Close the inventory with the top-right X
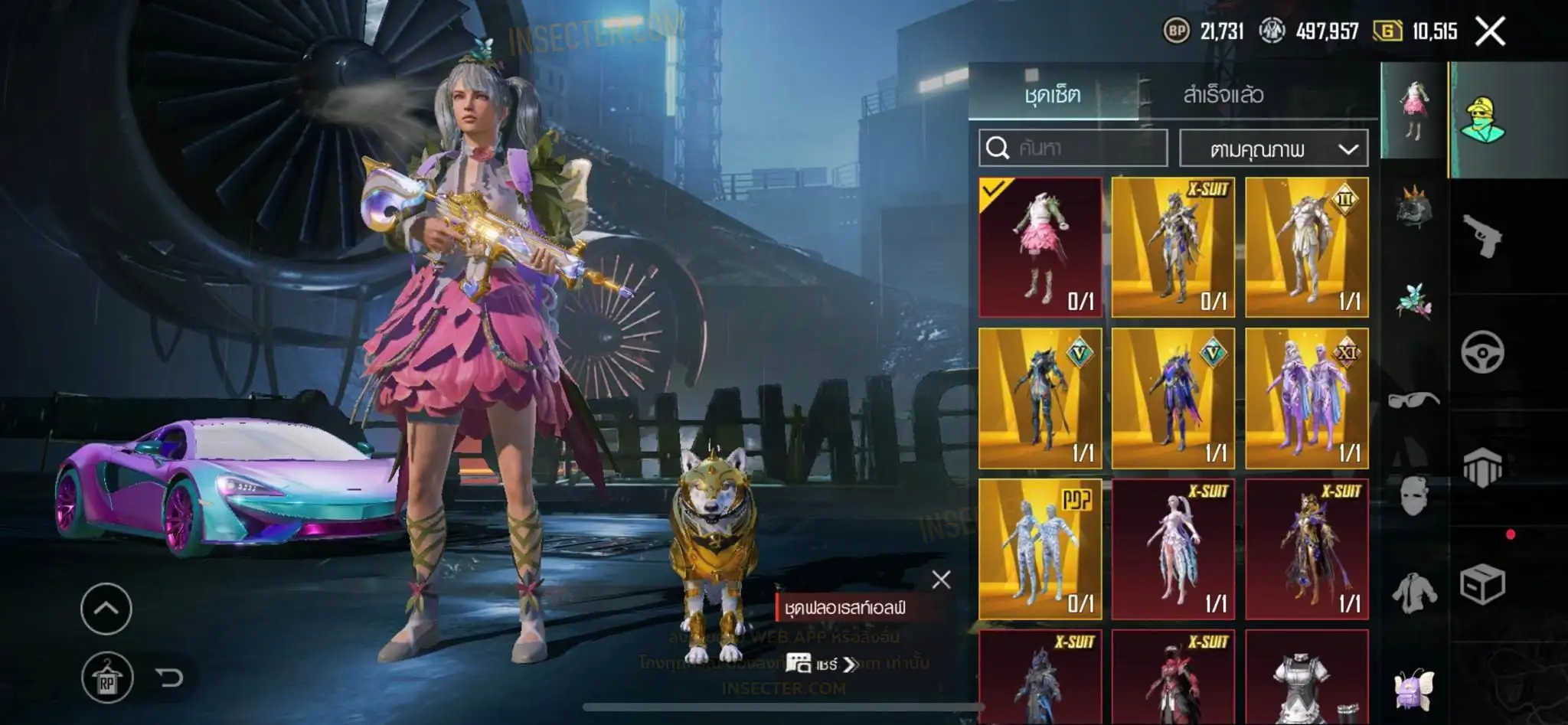 [x=1490, y=31]
